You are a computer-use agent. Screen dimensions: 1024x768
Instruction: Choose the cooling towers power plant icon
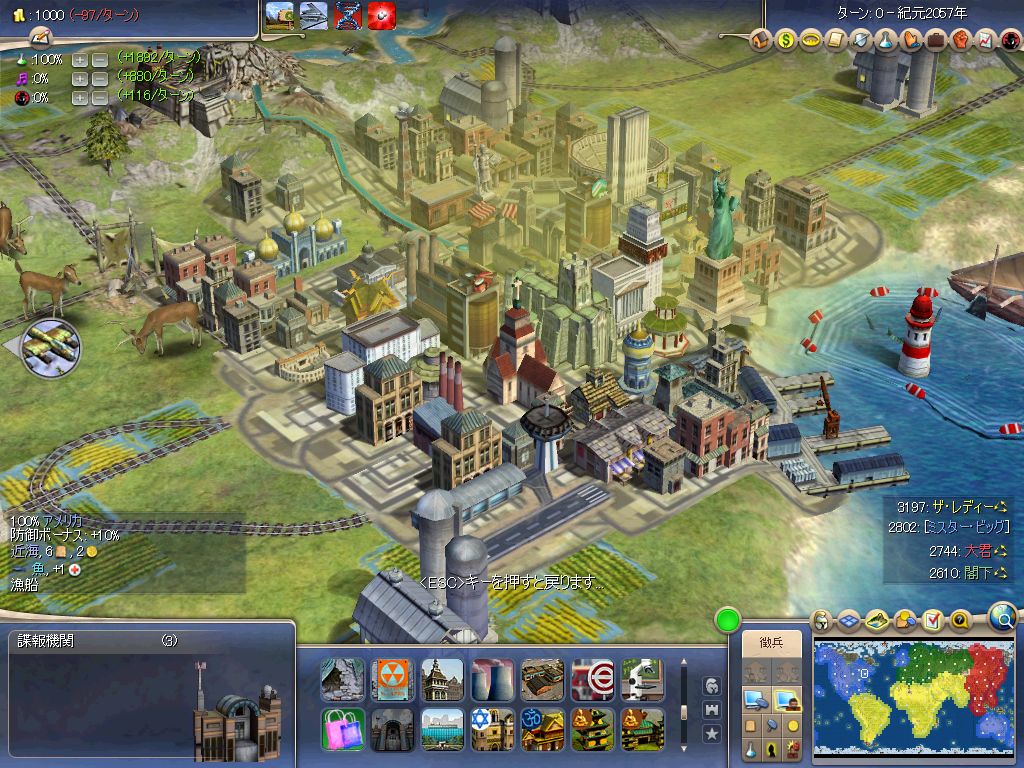coord(492,679)
